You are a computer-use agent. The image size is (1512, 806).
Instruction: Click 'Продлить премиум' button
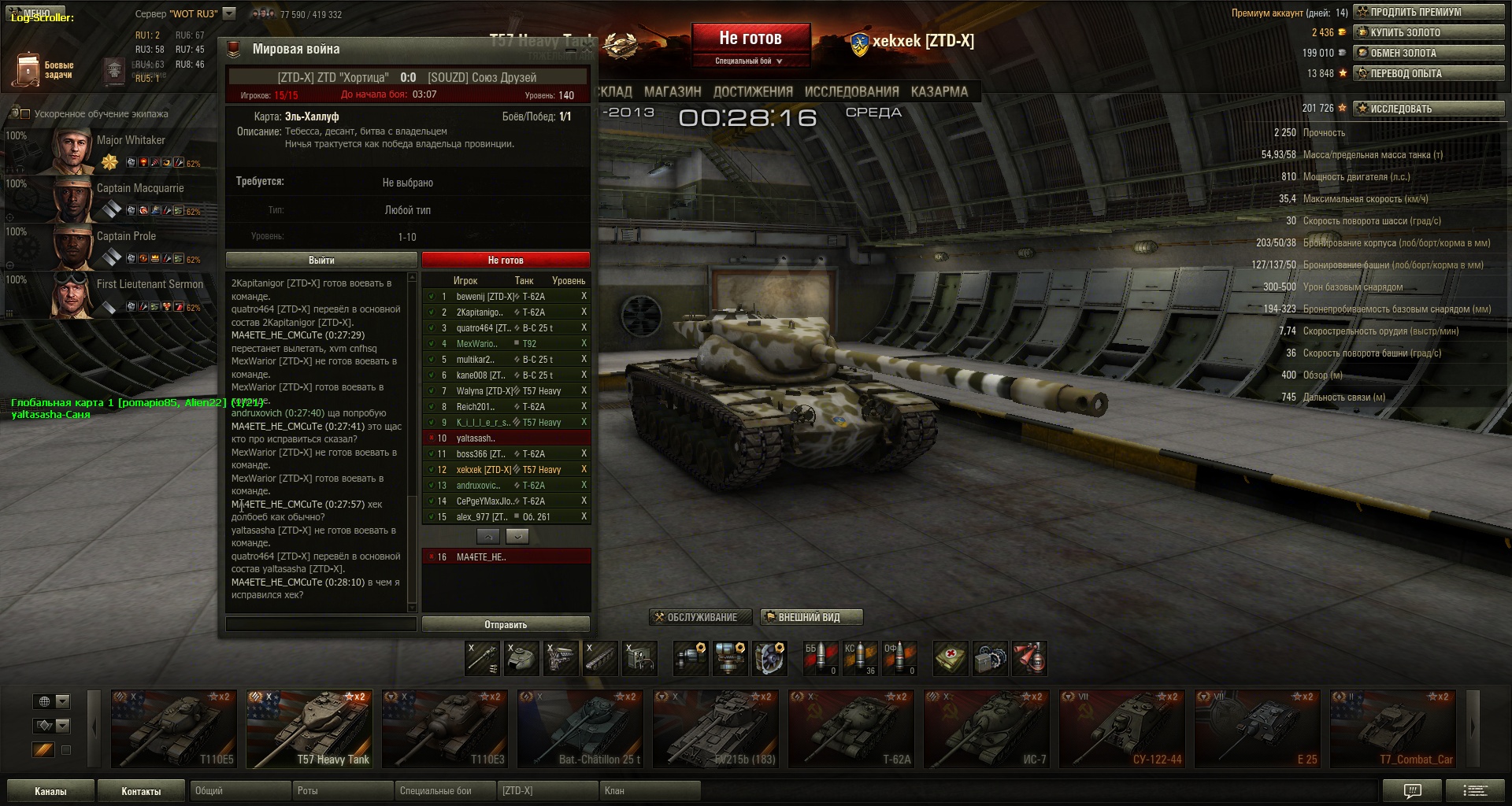click(x=1428, y=13)
